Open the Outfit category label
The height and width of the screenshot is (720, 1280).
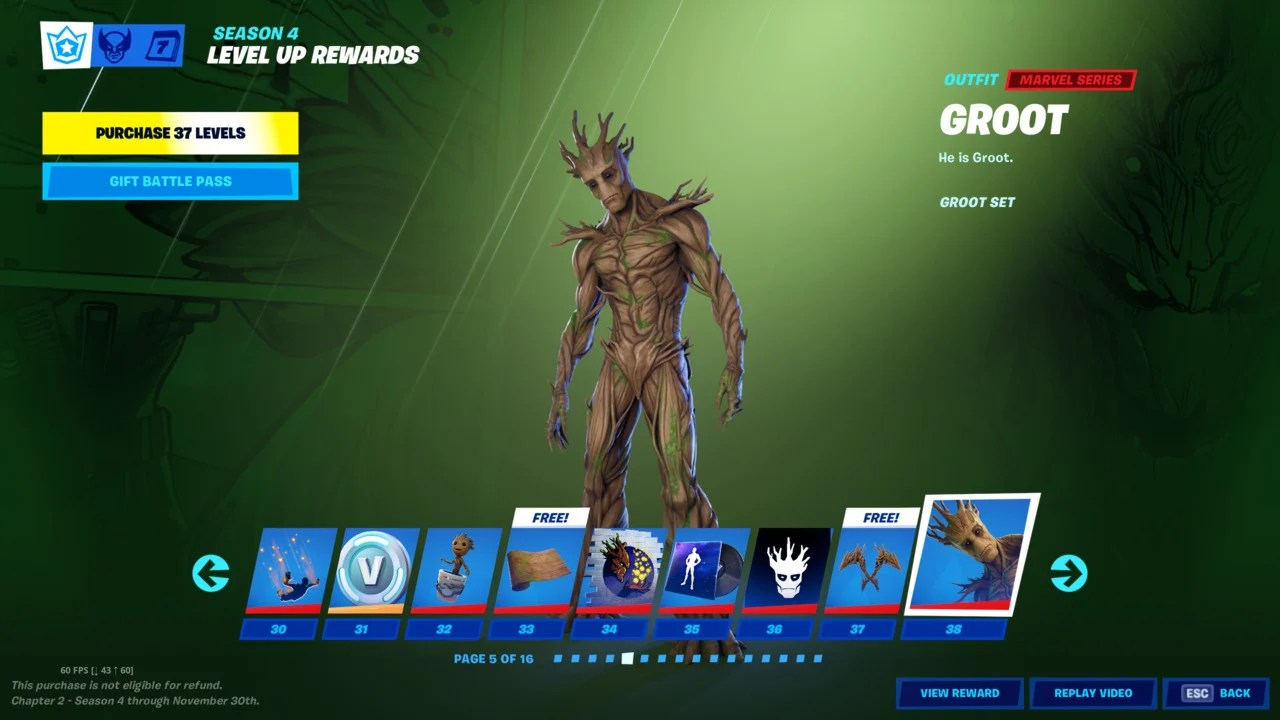point(969,80)
